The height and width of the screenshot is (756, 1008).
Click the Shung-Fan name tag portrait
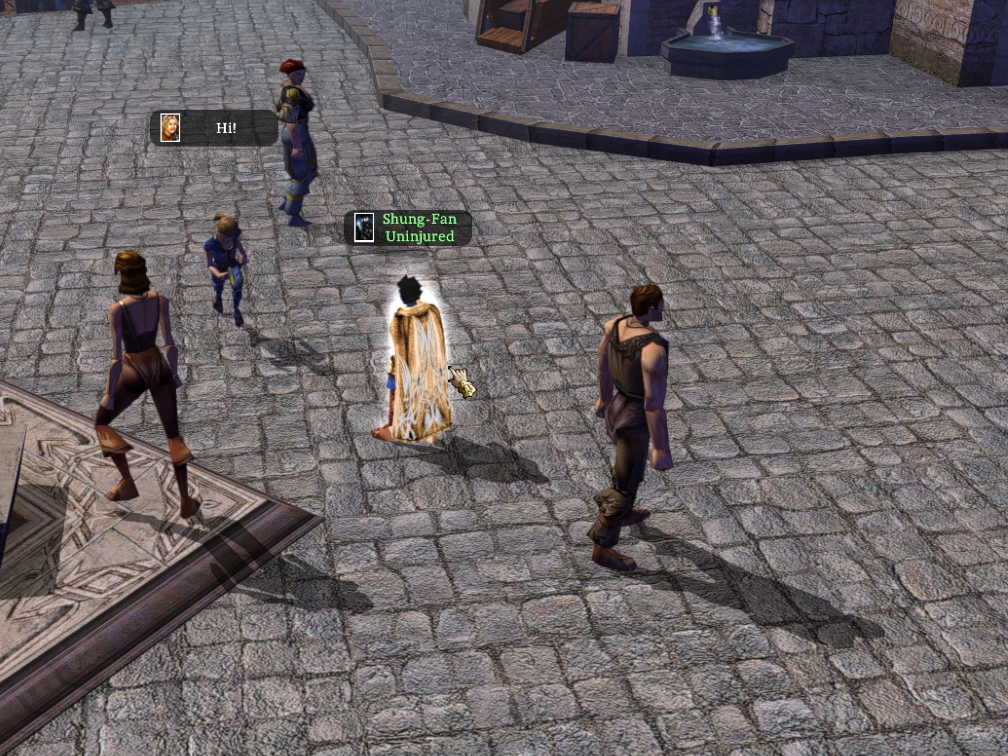pyautogui.click(x=365, y=227)
